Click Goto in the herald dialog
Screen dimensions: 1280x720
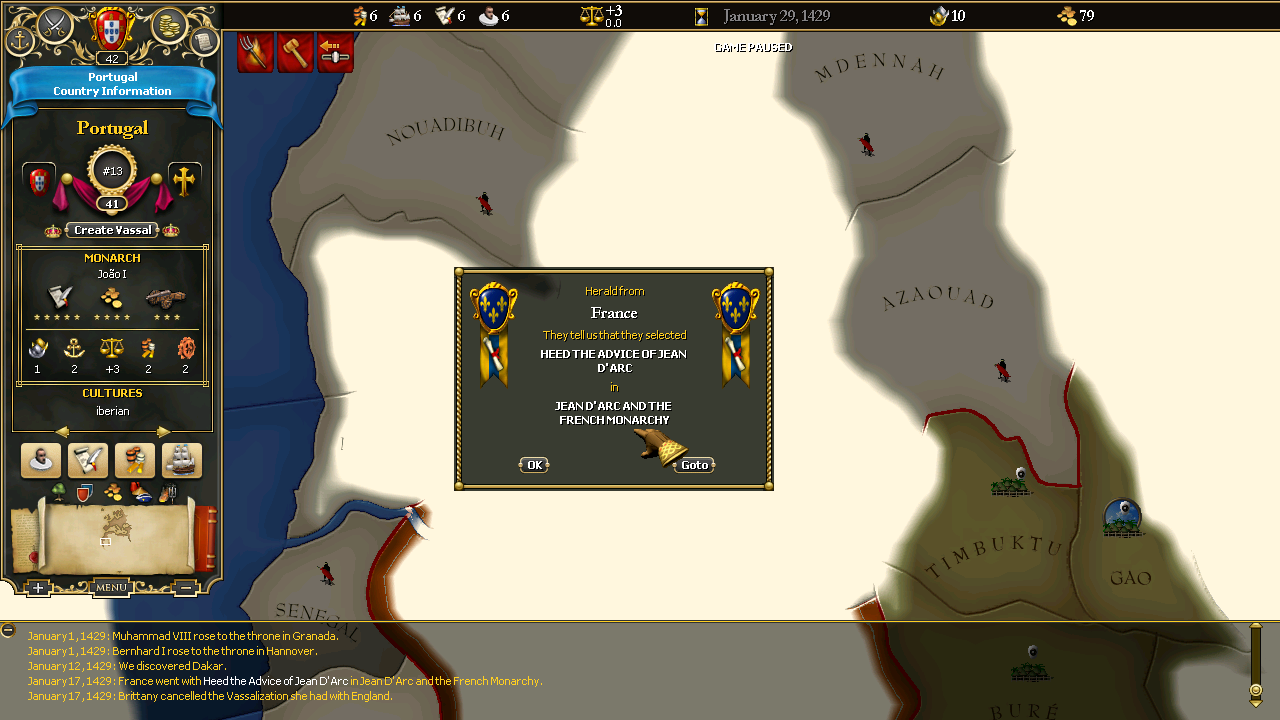tap(694, 465)
